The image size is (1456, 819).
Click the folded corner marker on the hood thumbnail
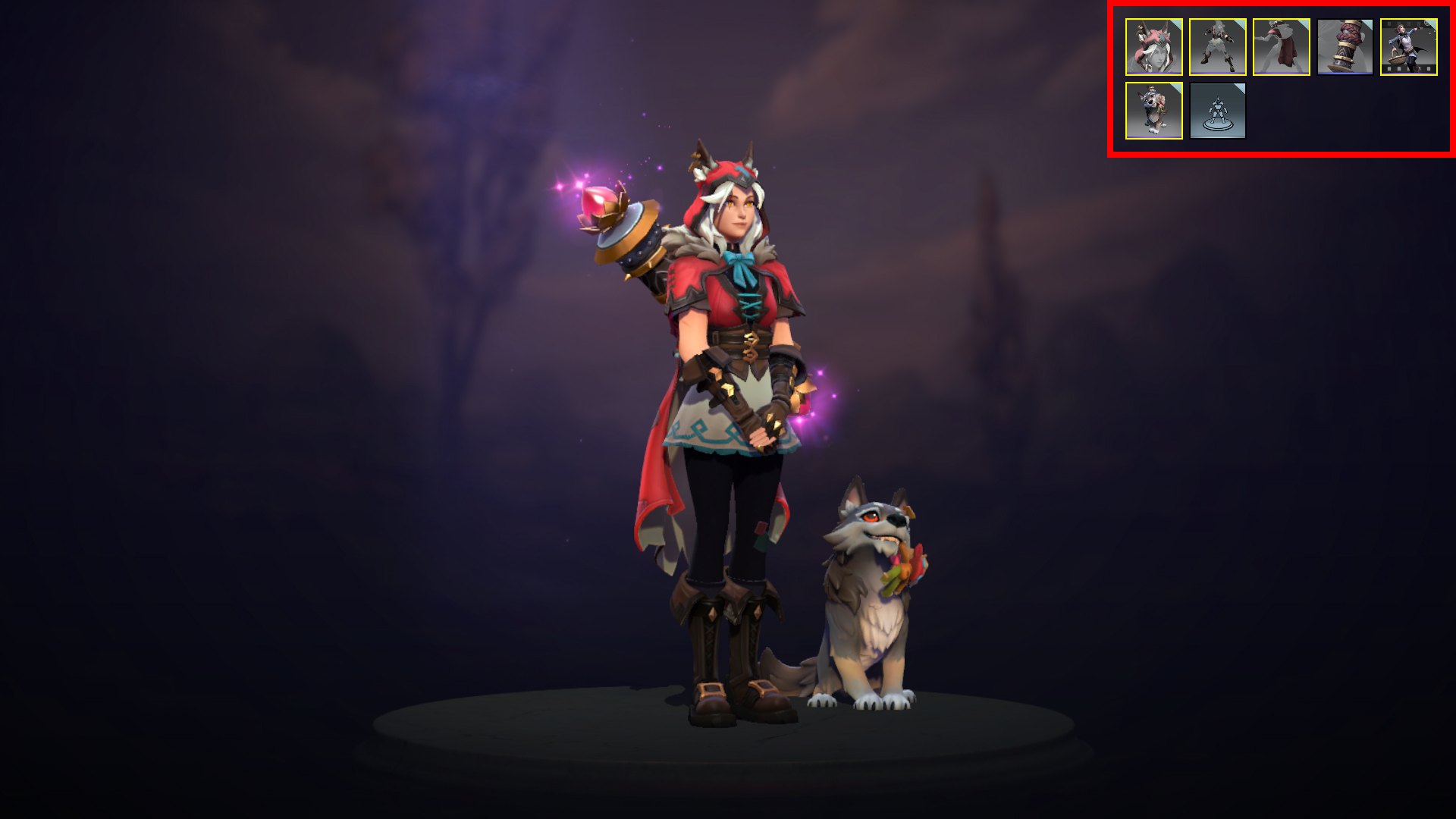click(x=1176, y=24)
